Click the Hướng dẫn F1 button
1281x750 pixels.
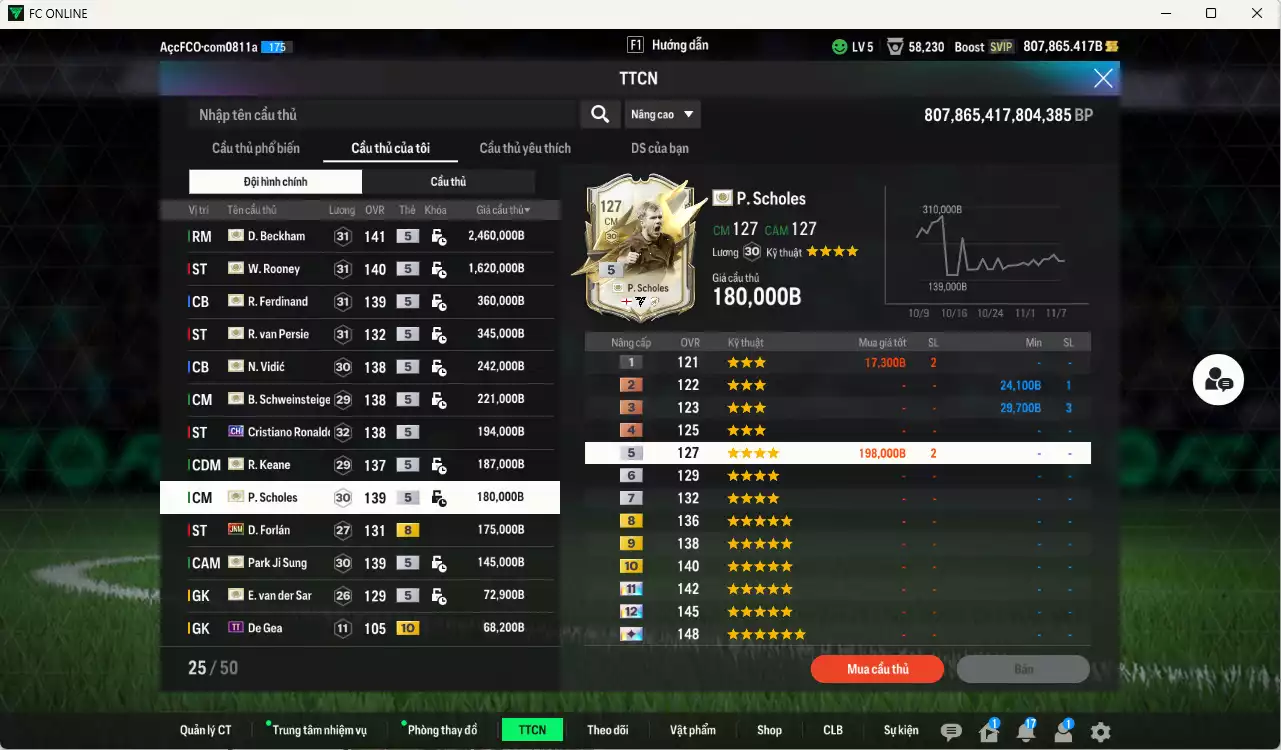tap(672, 45)
